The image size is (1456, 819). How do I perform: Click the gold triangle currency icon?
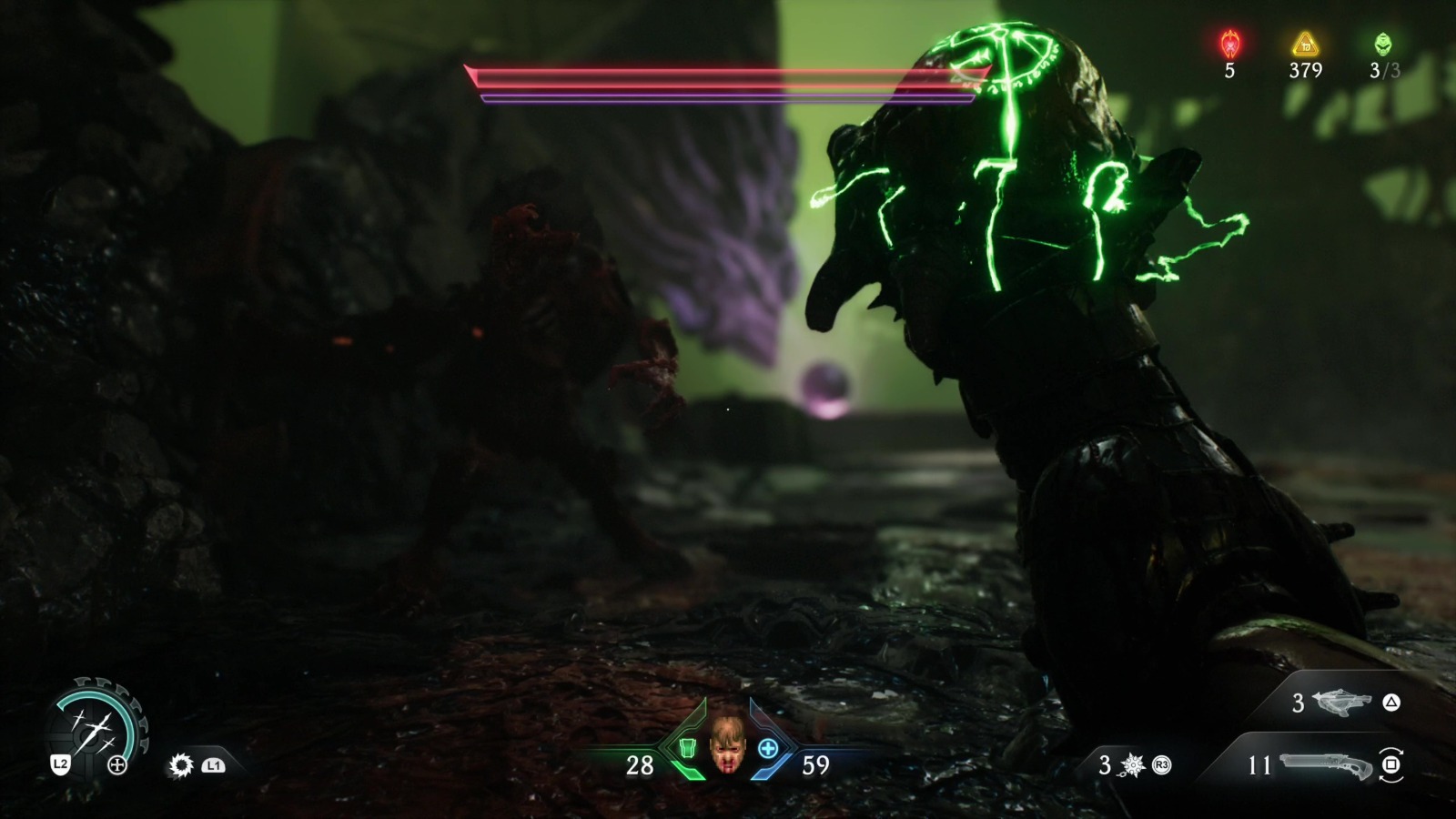[1306, 43]
